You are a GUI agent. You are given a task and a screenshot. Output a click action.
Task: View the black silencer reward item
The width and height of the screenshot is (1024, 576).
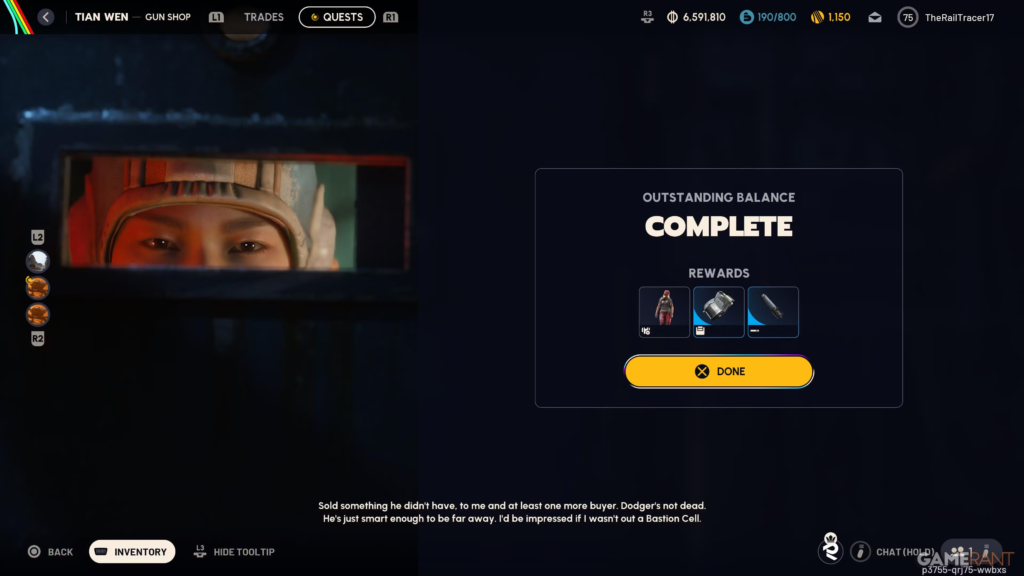772,312
